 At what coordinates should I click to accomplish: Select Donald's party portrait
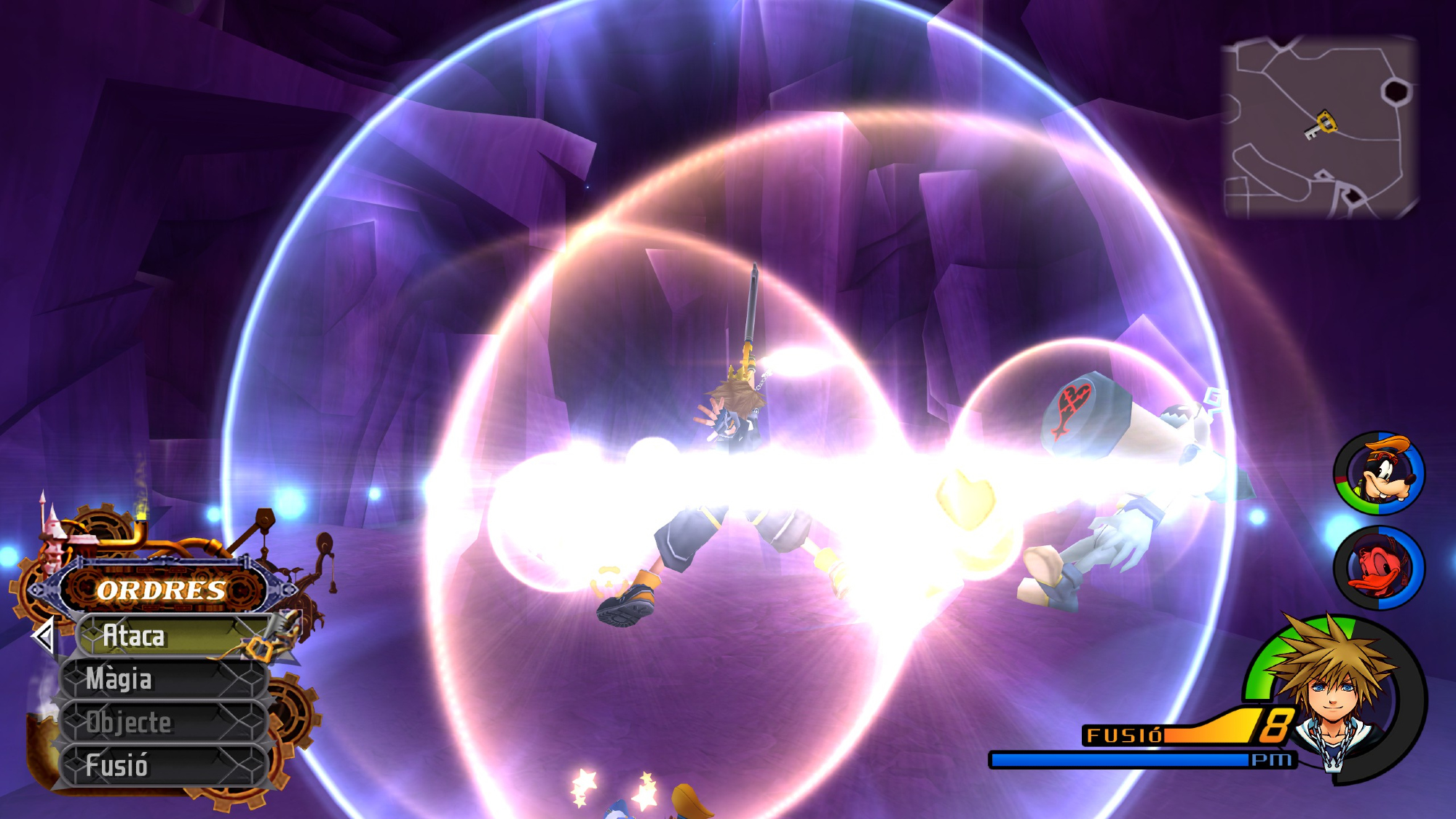pos(1379,568)
